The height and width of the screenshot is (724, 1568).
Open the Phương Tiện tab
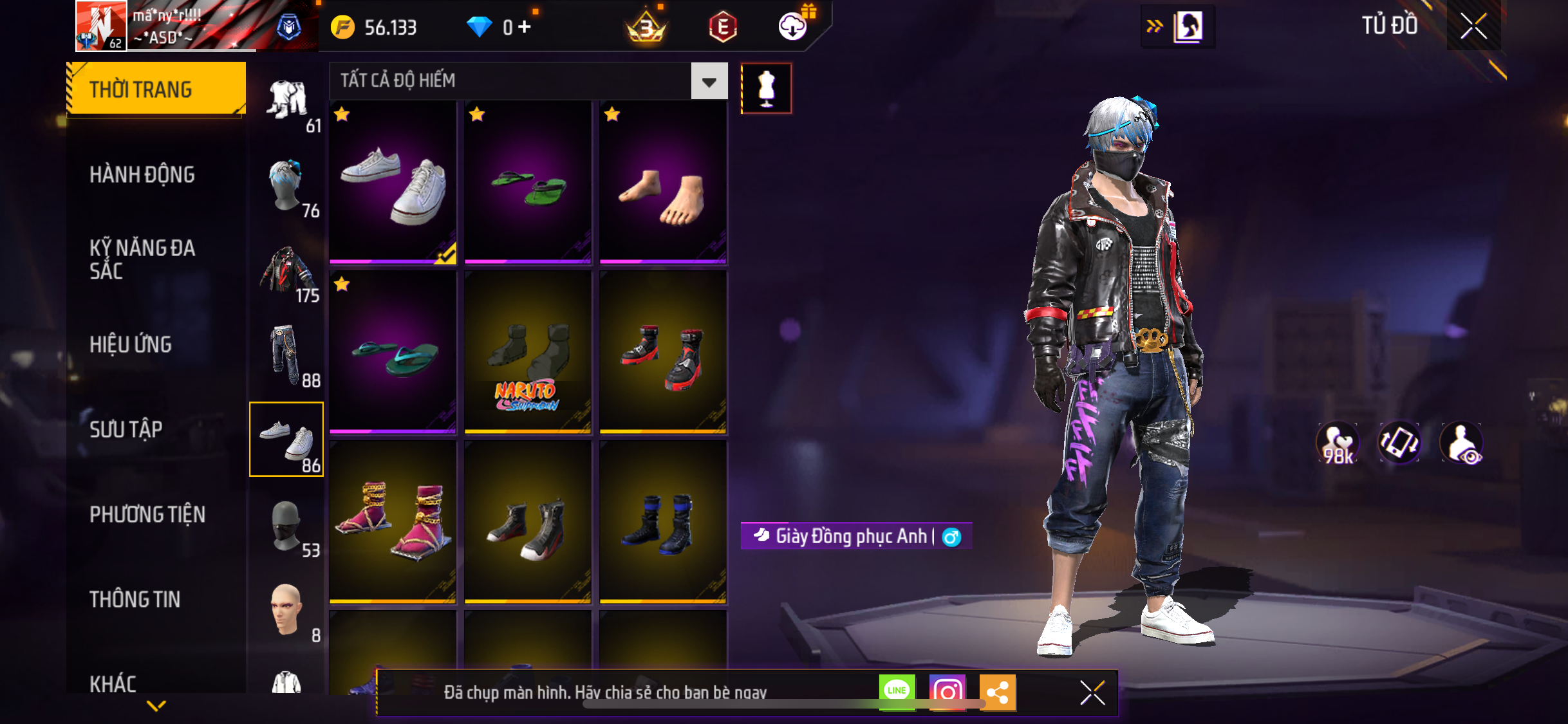click(147, 514)
